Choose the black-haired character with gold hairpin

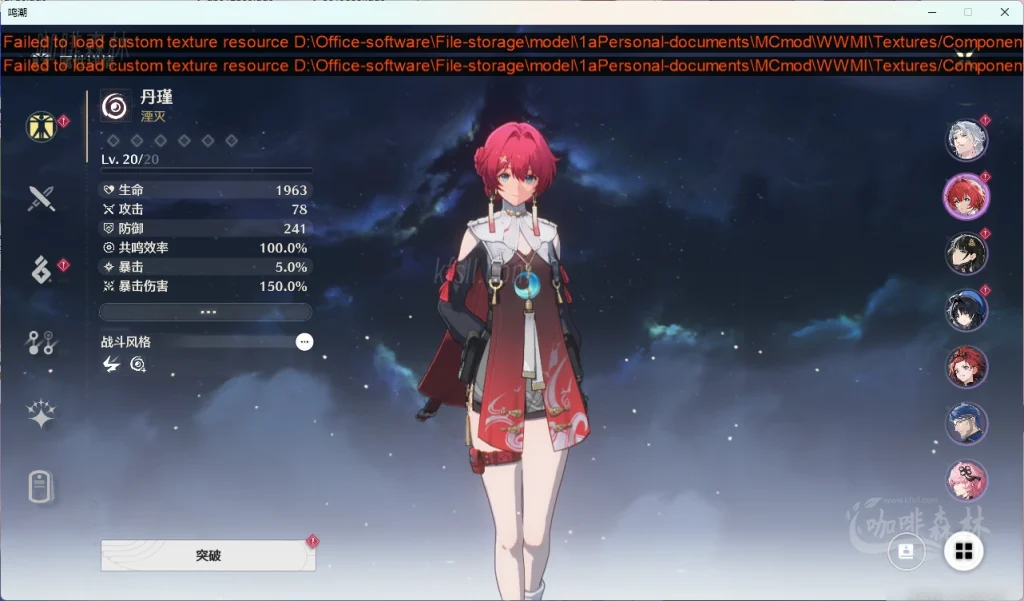[966, 253]
